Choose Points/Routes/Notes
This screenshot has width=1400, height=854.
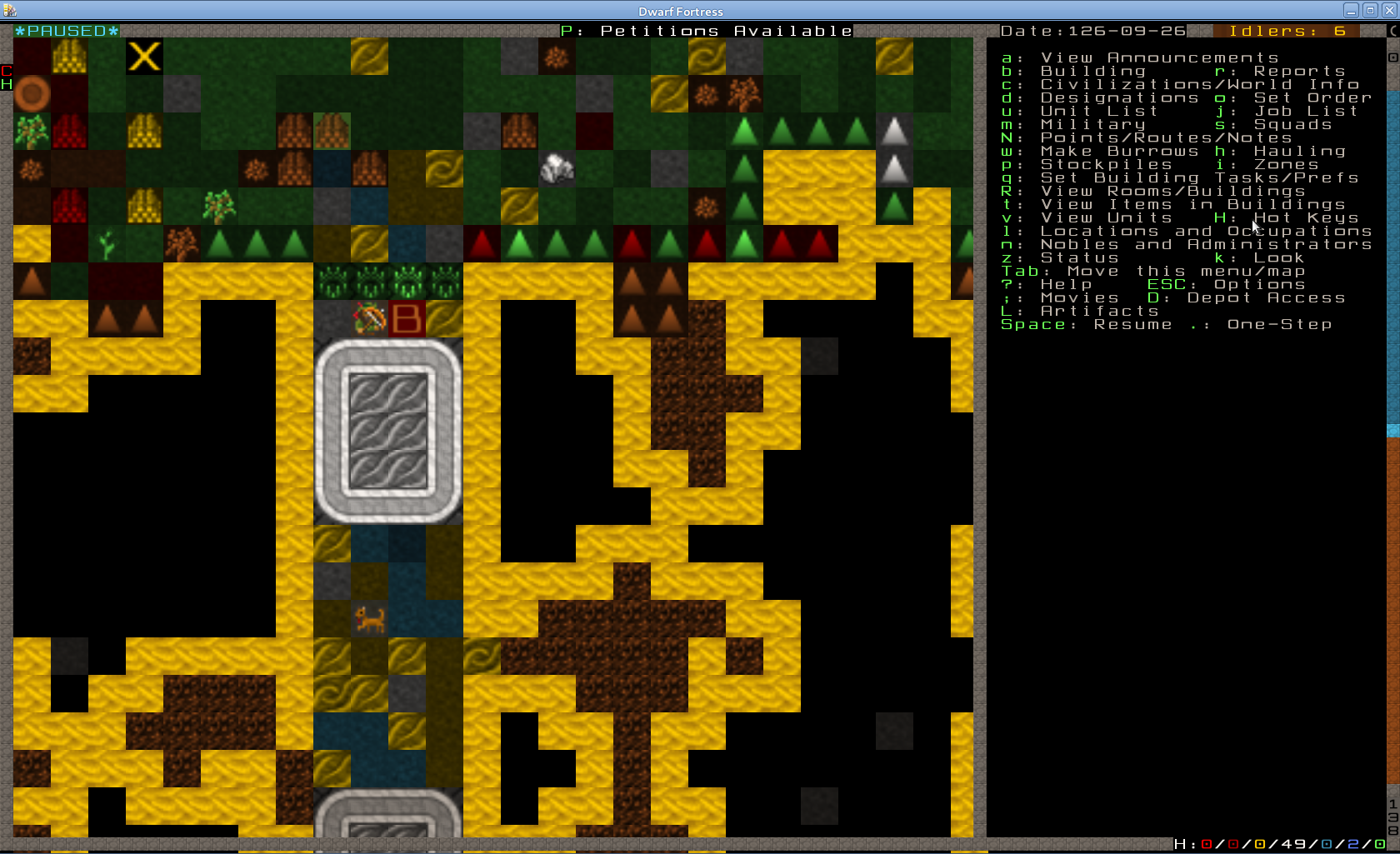1165,137
